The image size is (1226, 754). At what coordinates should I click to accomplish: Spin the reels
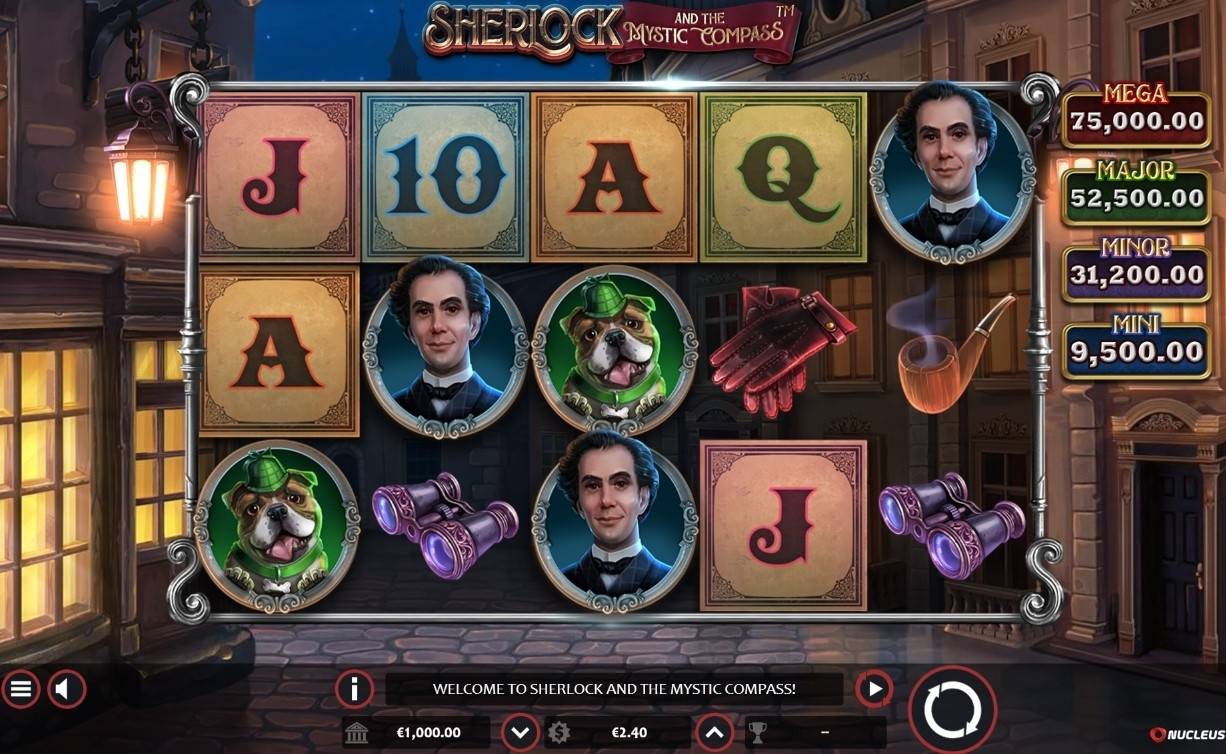pyautogui.click(x=952, y=710)
